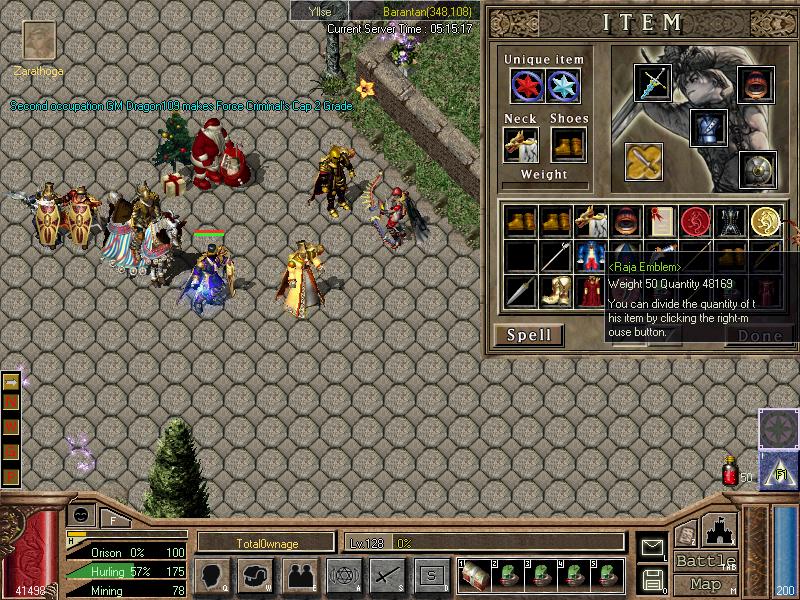Use the treasure chest in hotbar slot 1
This screenshot has width=800, height=600.
pos(473,575)
